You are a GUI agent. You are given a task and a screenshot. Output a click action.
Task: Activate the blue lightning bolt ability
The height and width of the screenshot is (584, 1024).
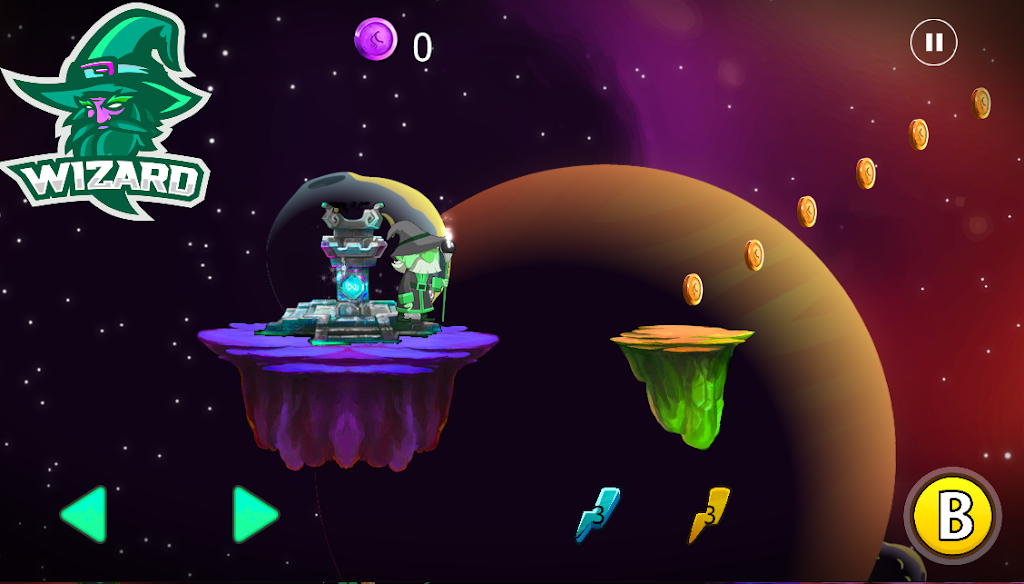[x=598, y=514]
